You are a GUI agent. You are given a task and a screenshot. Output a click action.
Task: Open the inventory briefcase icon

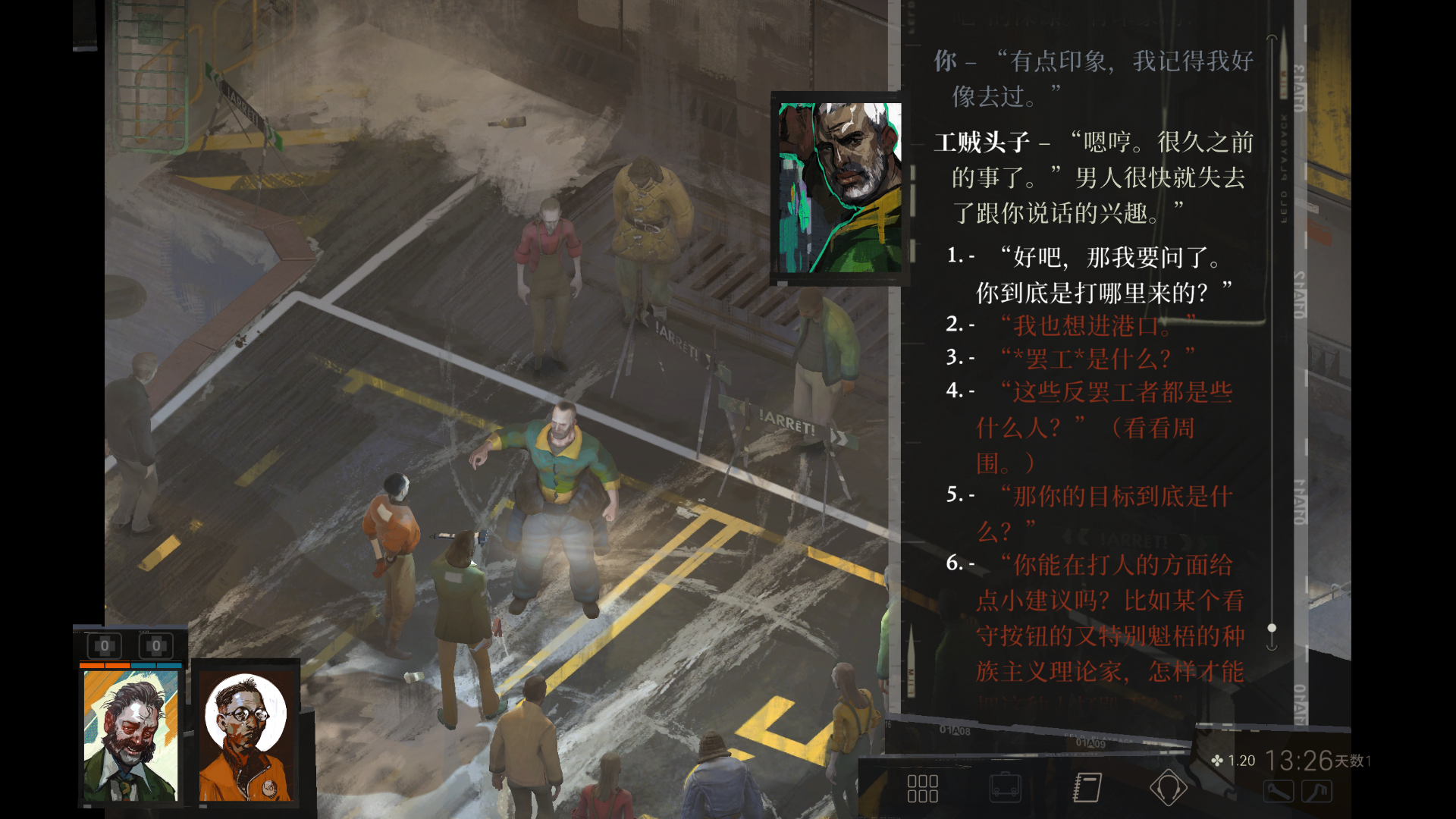coord(1006,789)
